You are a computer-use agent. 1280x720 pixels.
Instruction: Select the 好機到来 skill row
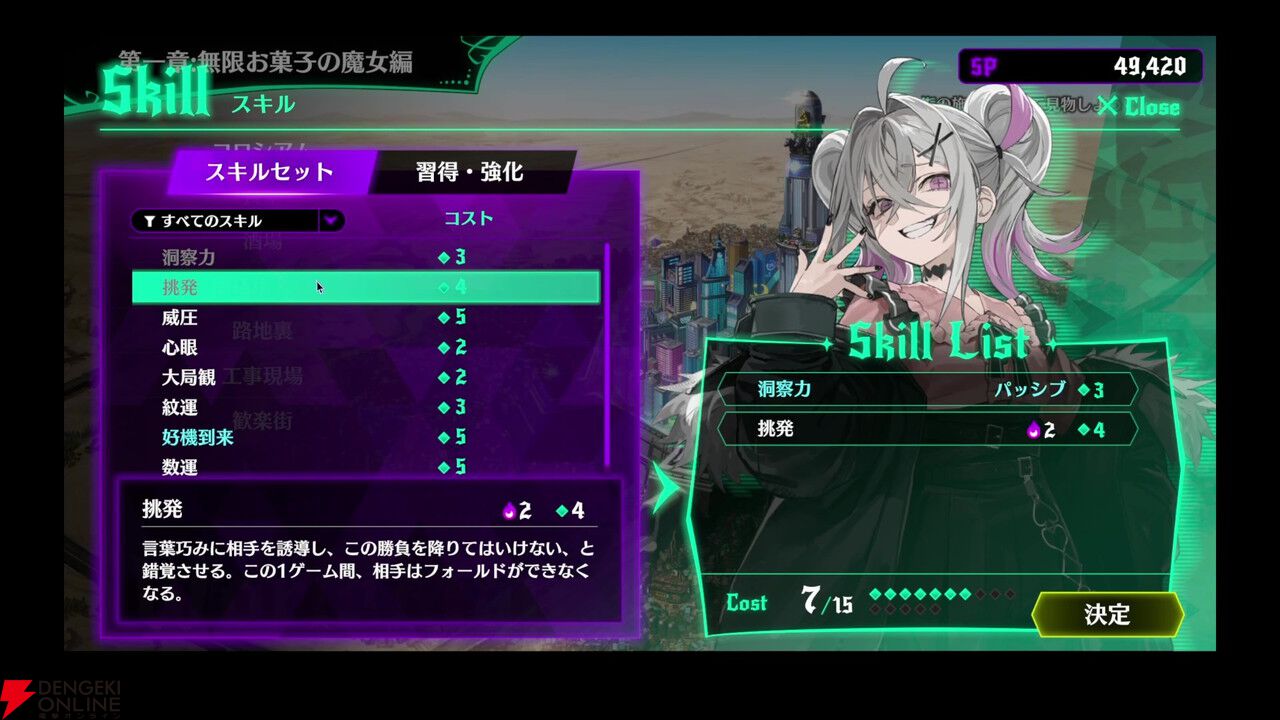pyautogui.click(x=300, y=437)
